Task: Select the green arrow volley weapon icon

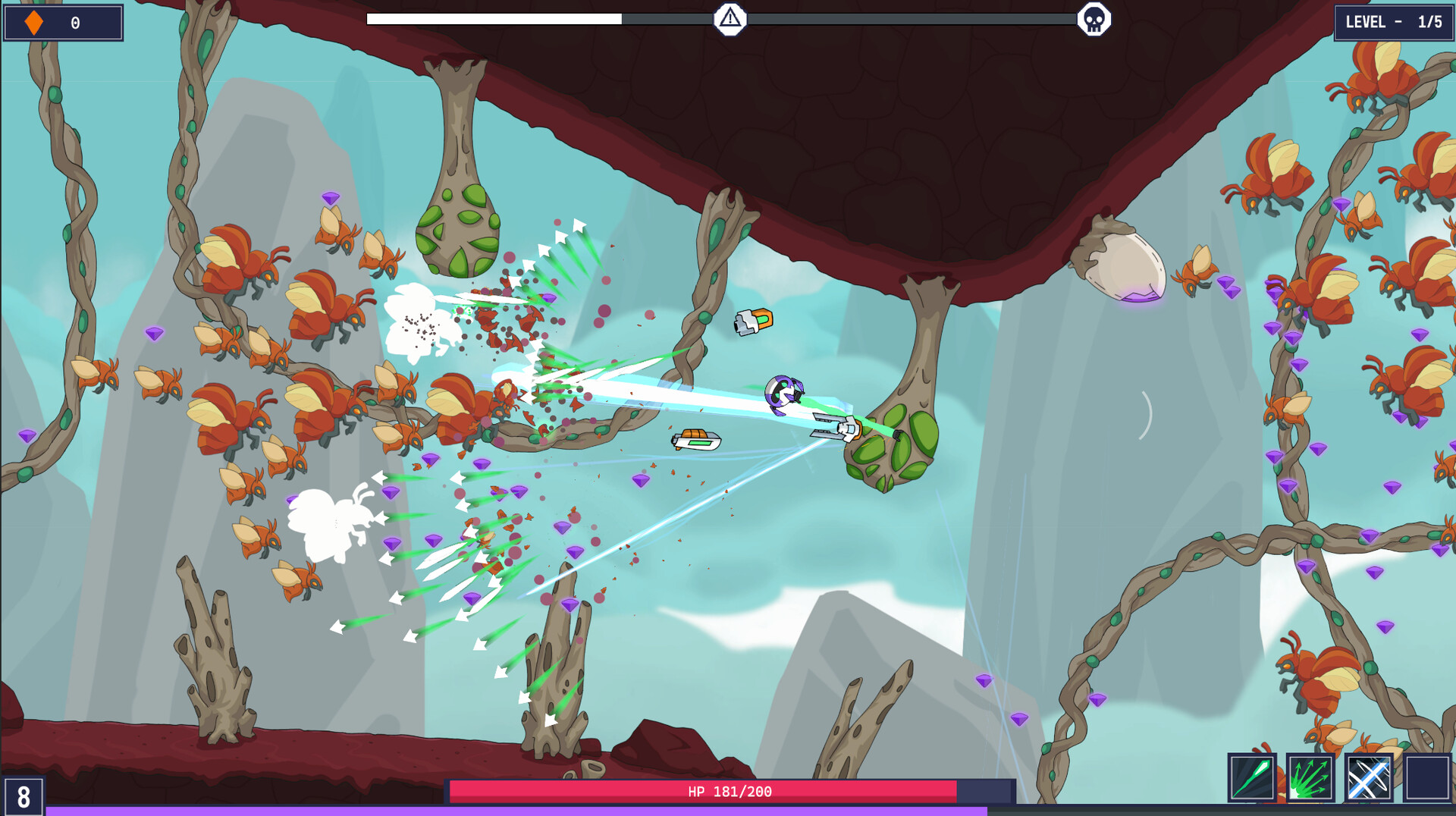Action: pyautogui.click(x=1310, y=777)
